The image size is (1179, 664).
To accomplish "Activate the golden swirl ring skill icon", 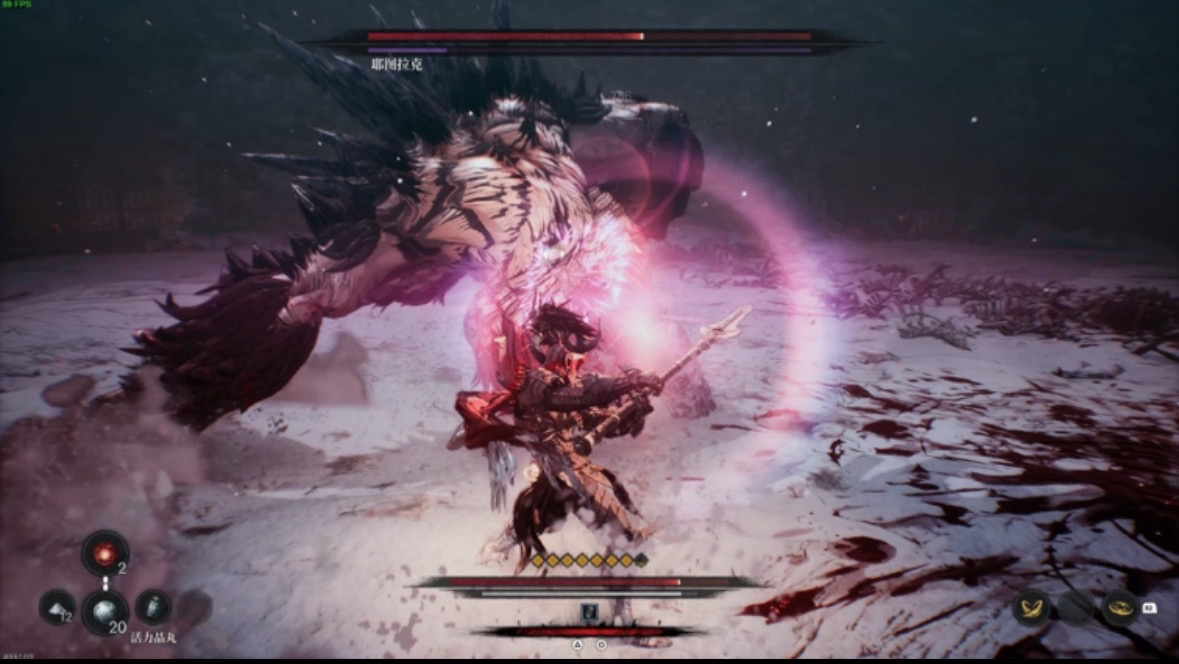I will coord(1120,607).
